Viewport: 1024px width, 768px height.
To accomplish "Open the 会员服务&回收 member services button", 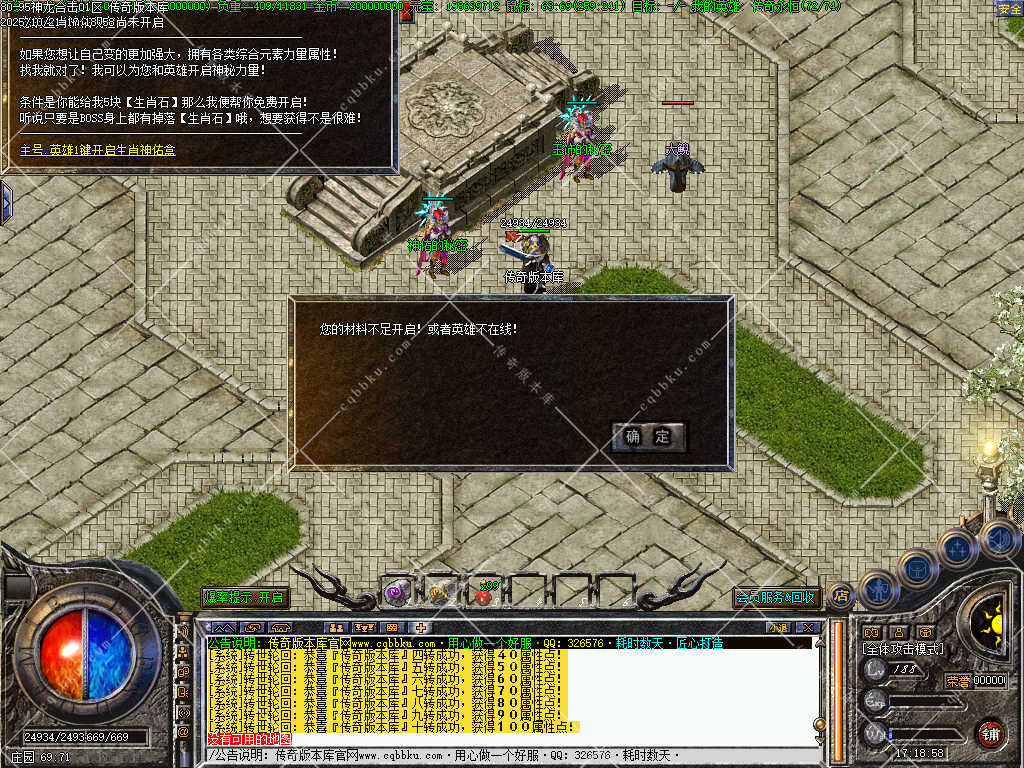I will click(776, 597).
